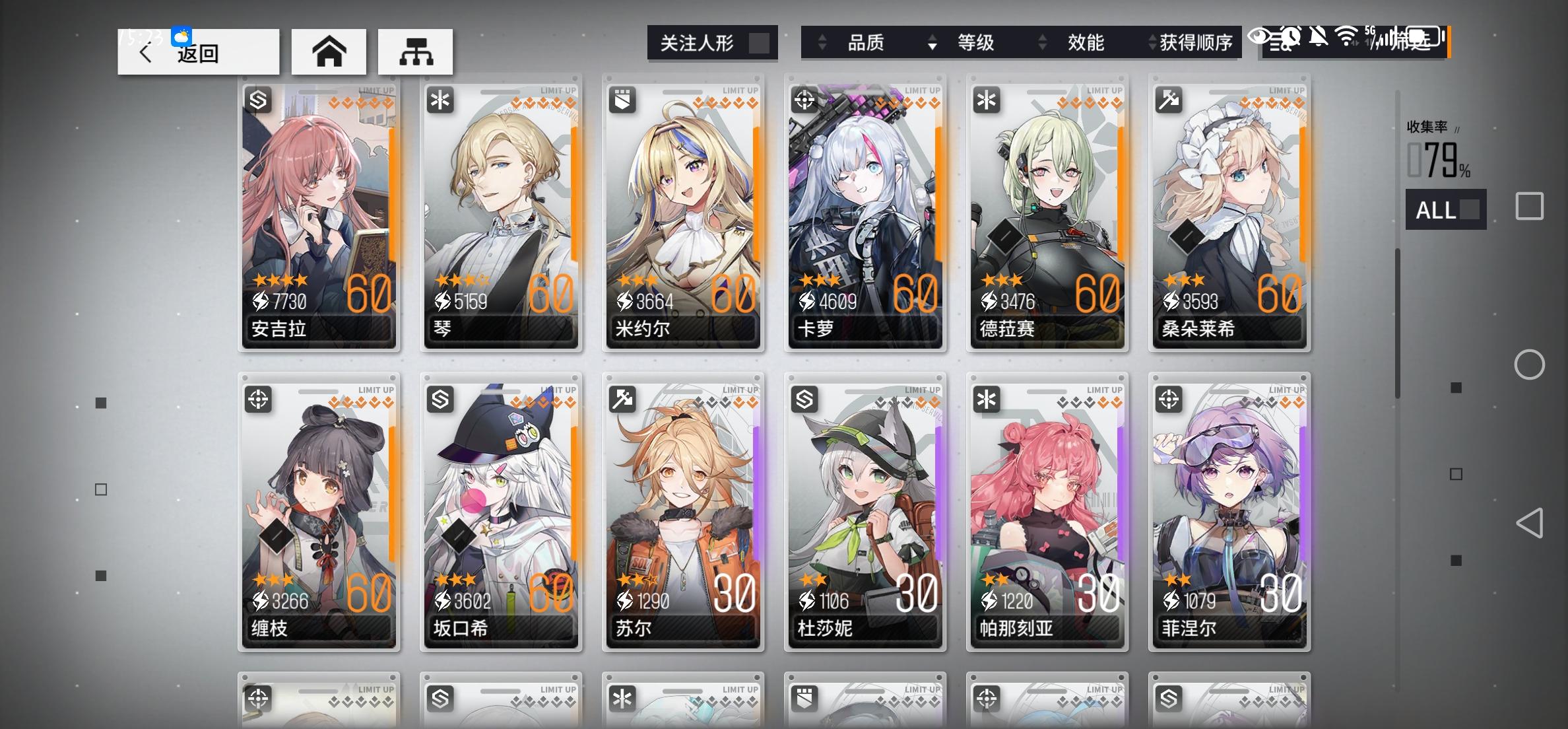Click the home icon in the top bar
Image resolution: width=1568 pixels, height=729 pixels.
click(x=329, y=51)
